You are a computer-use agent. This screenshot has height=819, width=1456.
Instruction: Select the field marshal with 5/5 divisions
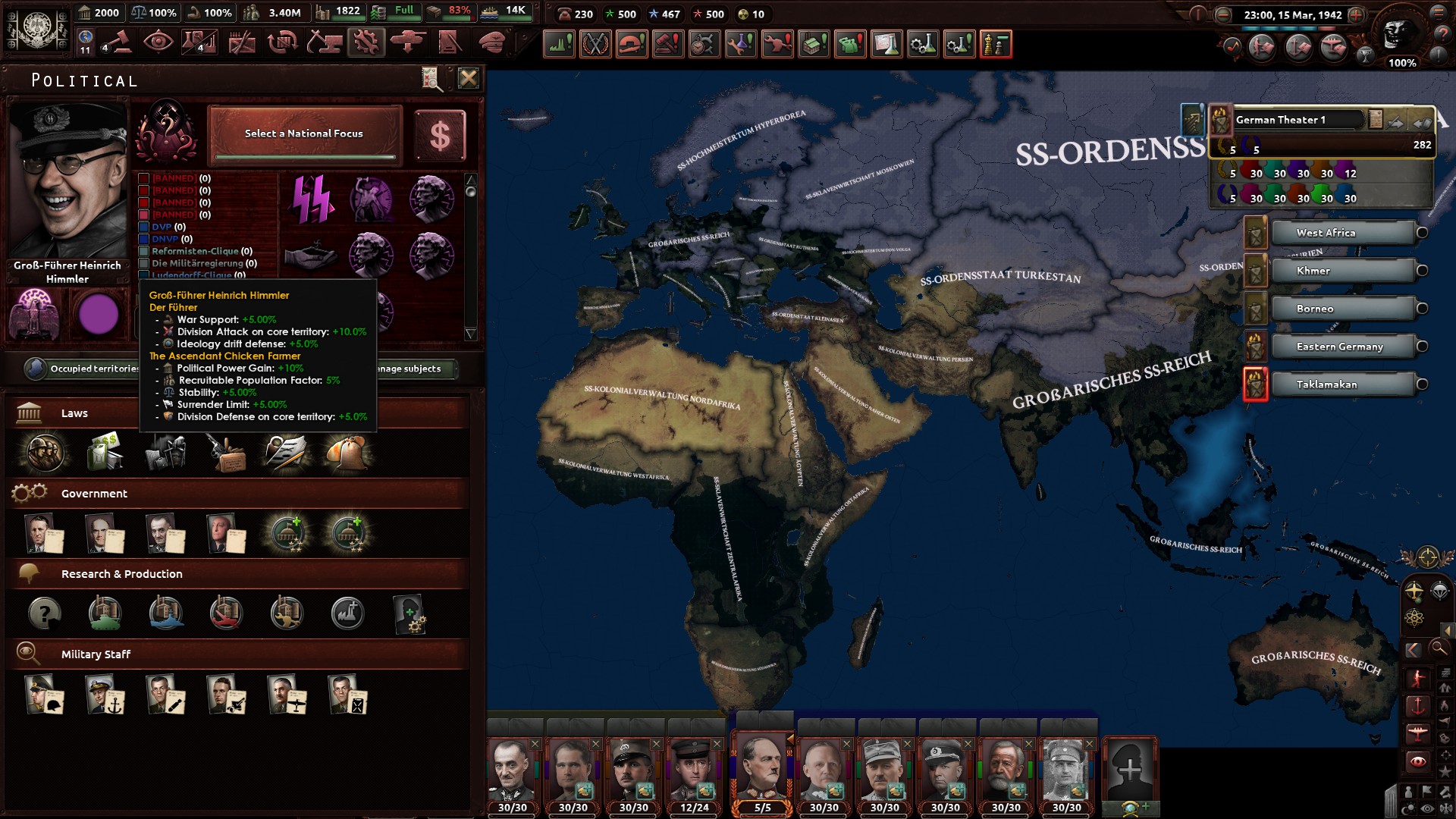pos(762,772)
